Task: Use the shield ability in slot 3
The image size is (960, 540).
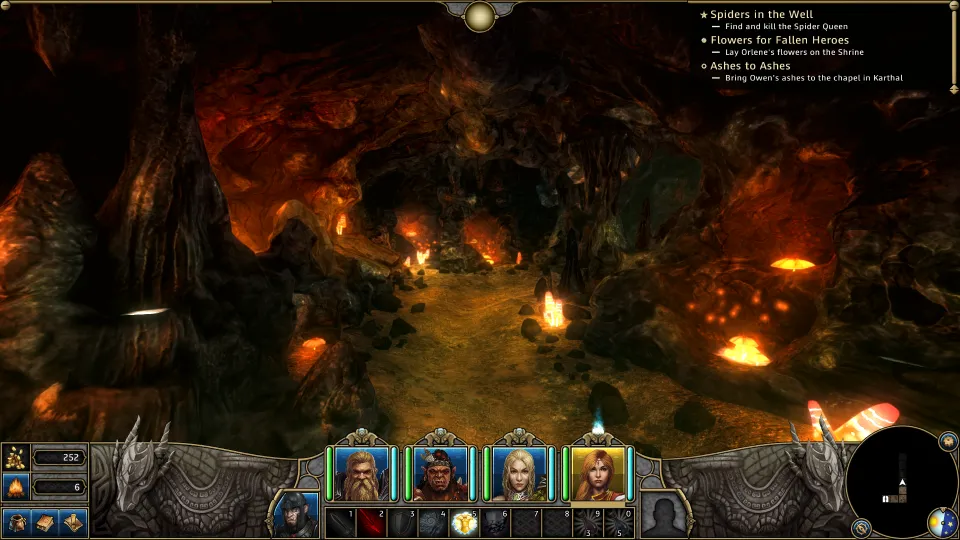Action: [402, 523]
